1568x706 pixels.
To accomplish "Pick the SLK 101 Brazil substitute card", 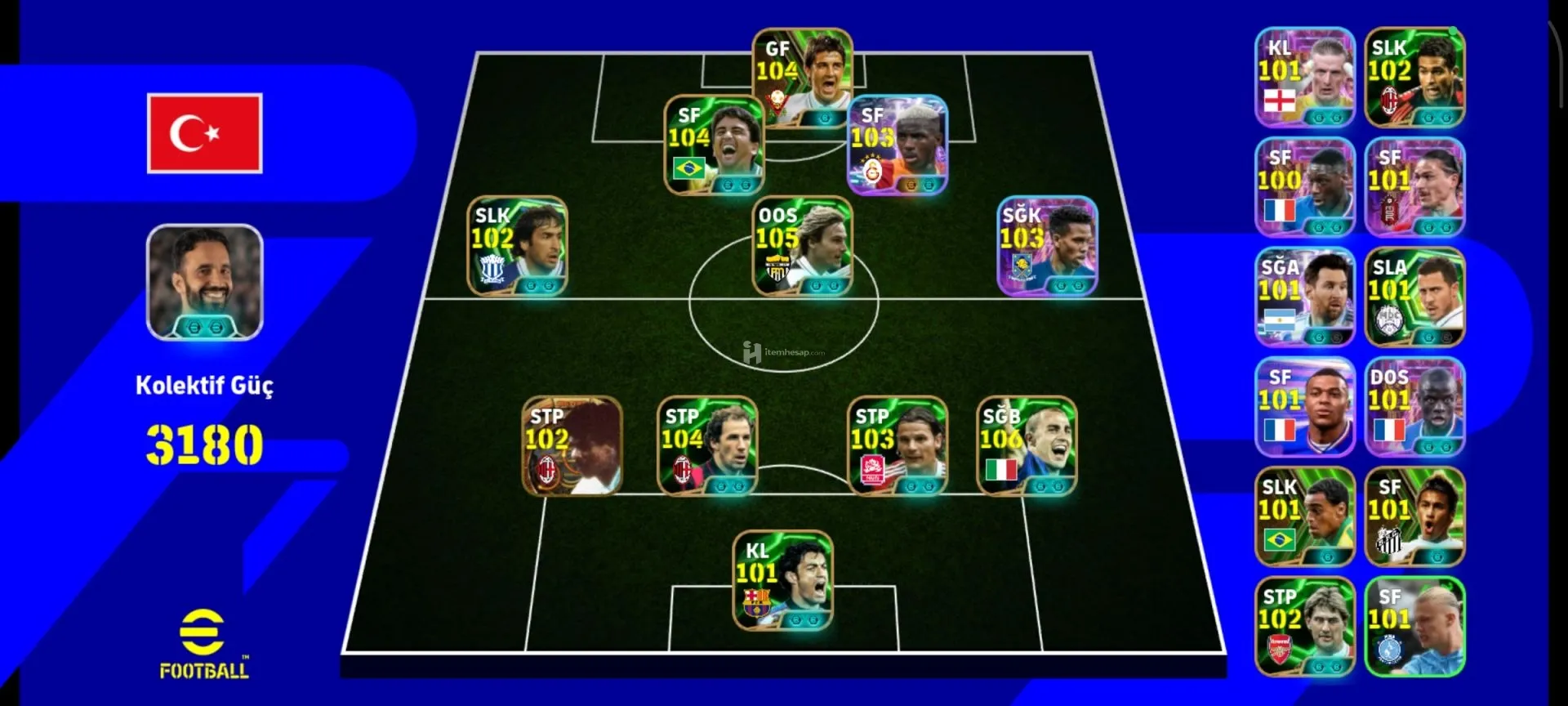I will 1304,516.
